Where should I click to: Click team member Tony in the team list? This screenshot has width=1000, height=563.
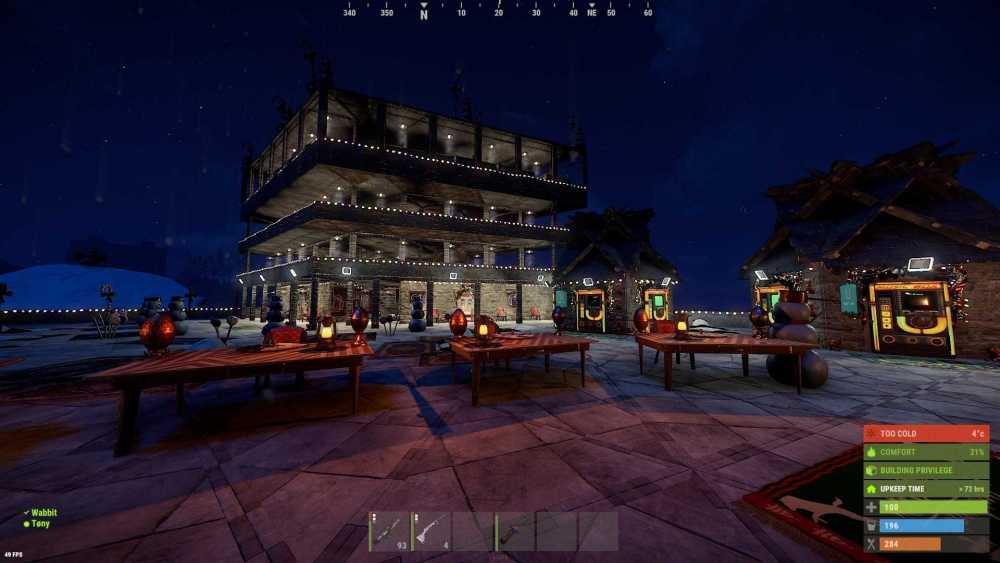pos(42,523)
